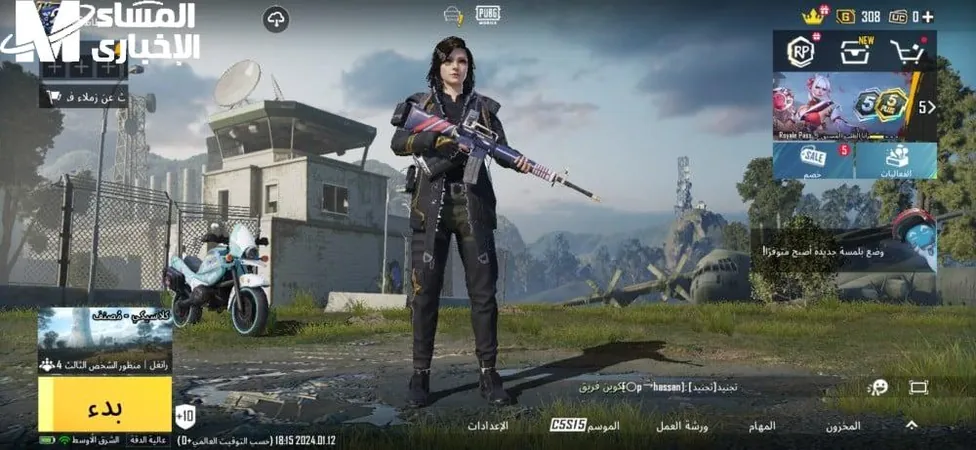Open the crown membership icon
This screenshot has height=450, width=976.
pos(813,15)
